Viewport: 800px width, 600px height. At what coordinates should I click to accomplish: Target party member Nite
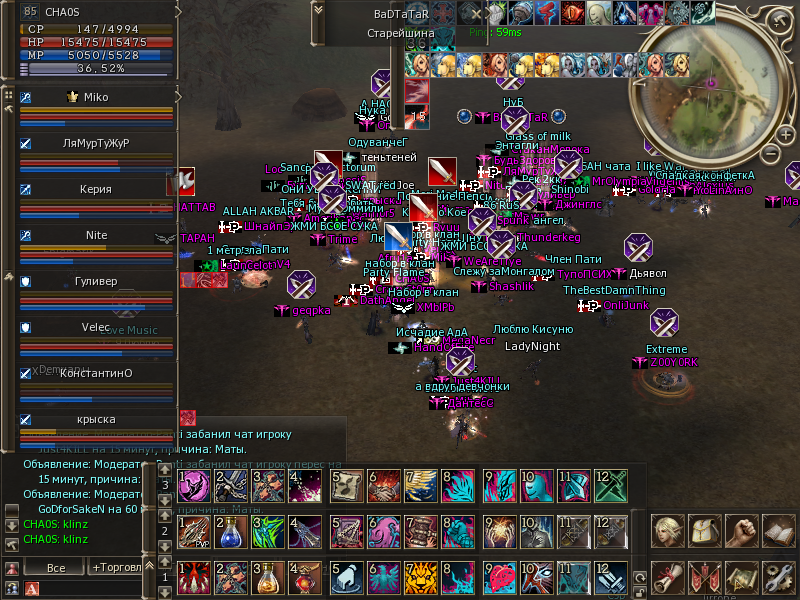coord(96,235)
